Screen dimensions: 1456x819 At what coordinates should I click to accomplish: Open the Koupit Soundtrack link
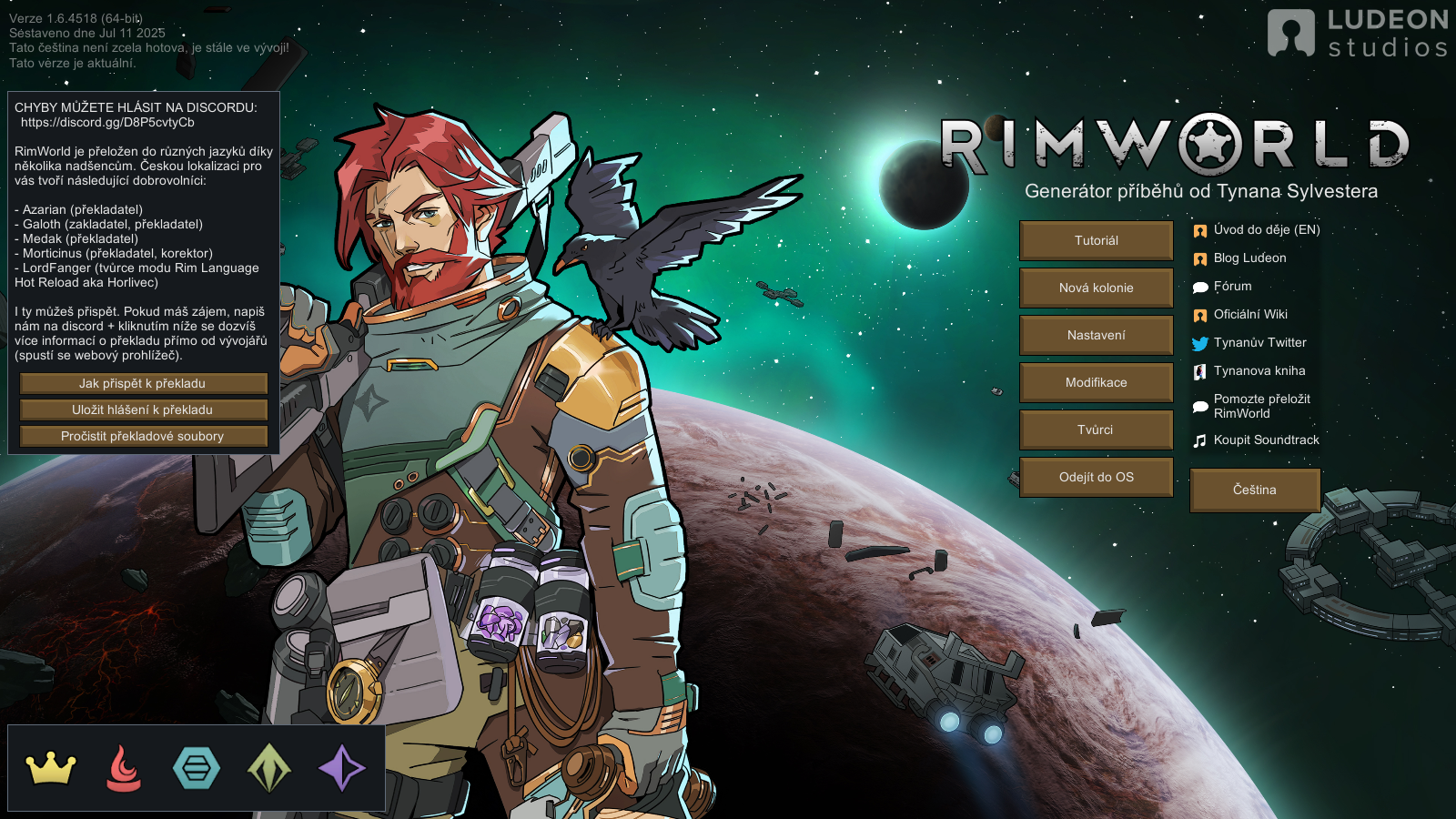click(1266, 440)
